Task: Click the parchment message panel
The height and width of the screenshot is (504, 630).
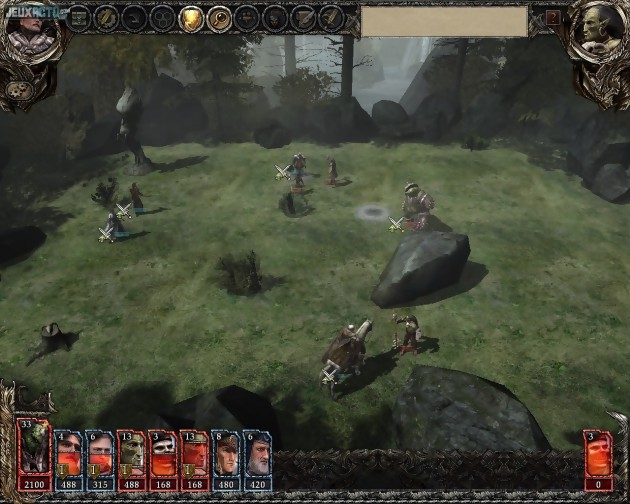Action: [x=444, y=21]
